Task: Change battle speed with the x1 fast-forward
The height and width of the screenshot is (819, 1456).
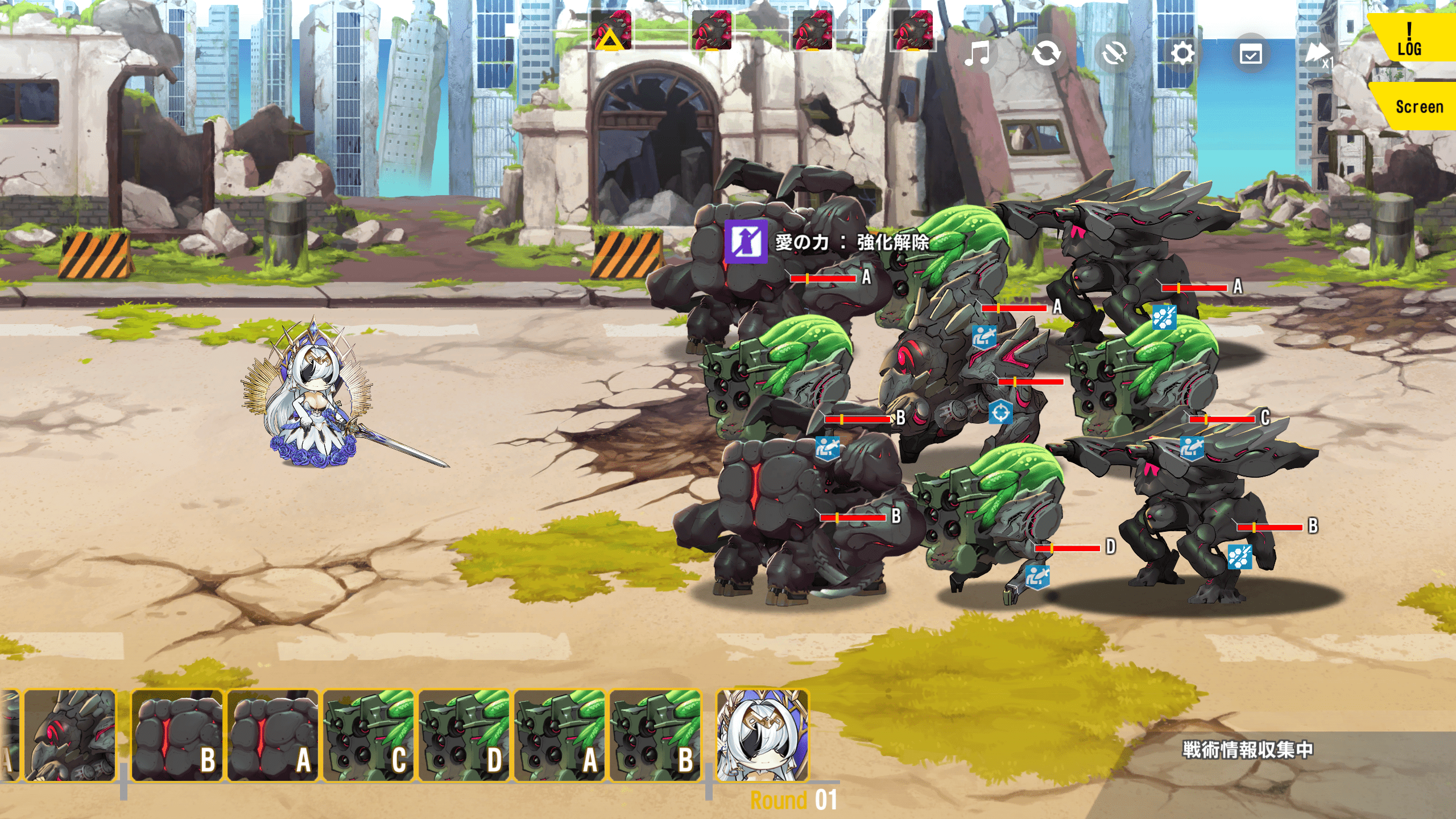Action: [1318, 55]
